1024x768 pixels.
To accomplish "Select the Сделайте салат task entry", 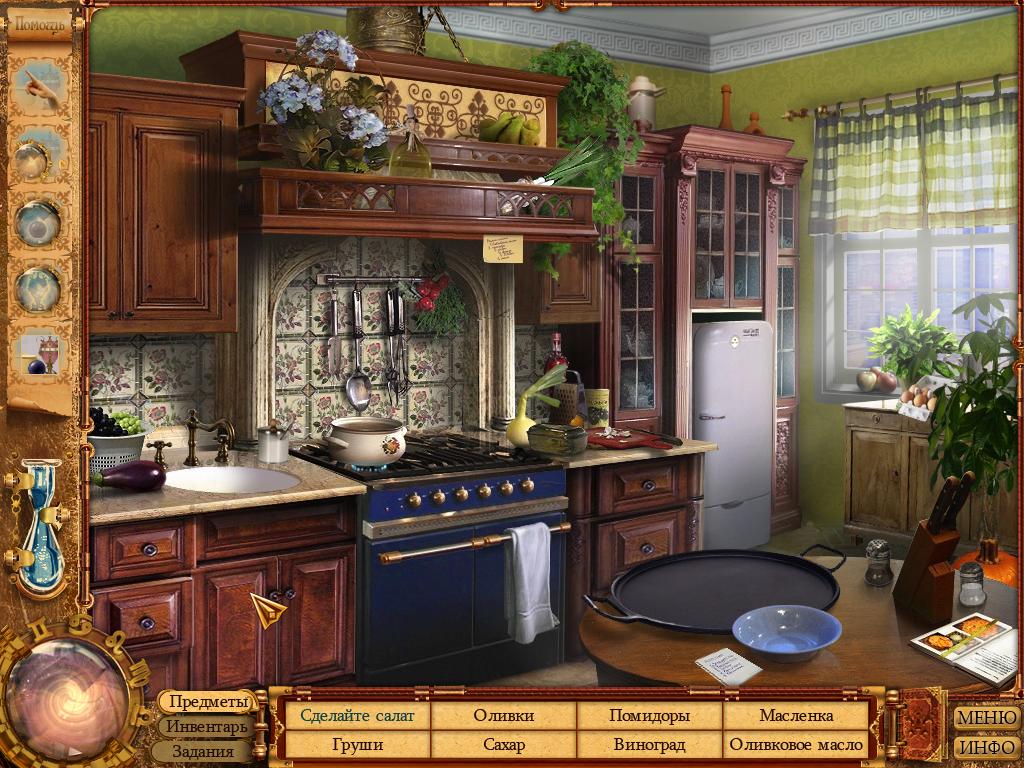I will (x=358, y=716).
